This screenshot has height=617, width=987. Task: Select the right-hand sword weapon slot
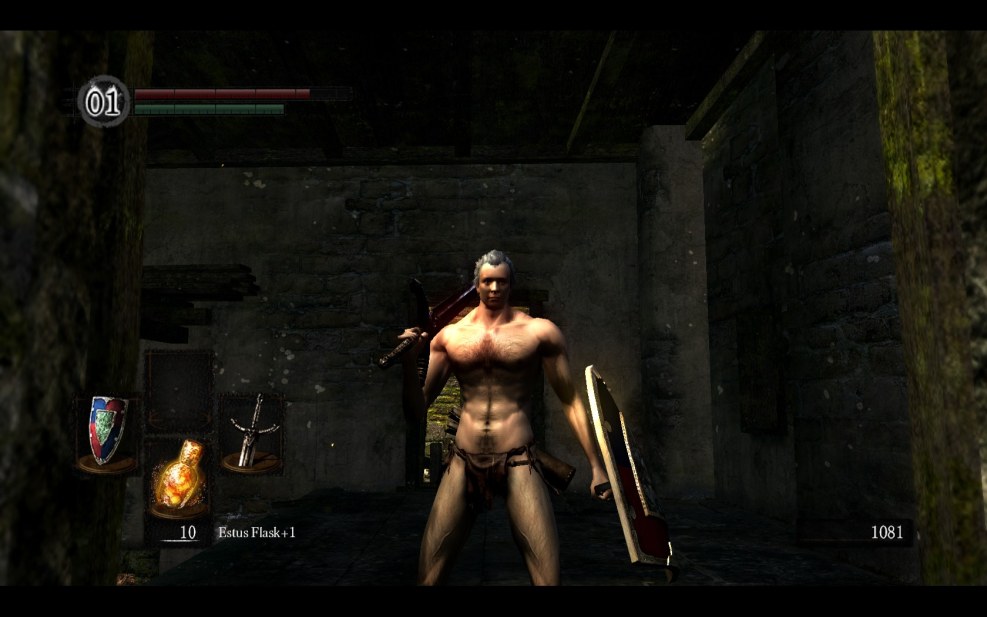(x=251, y=432)
